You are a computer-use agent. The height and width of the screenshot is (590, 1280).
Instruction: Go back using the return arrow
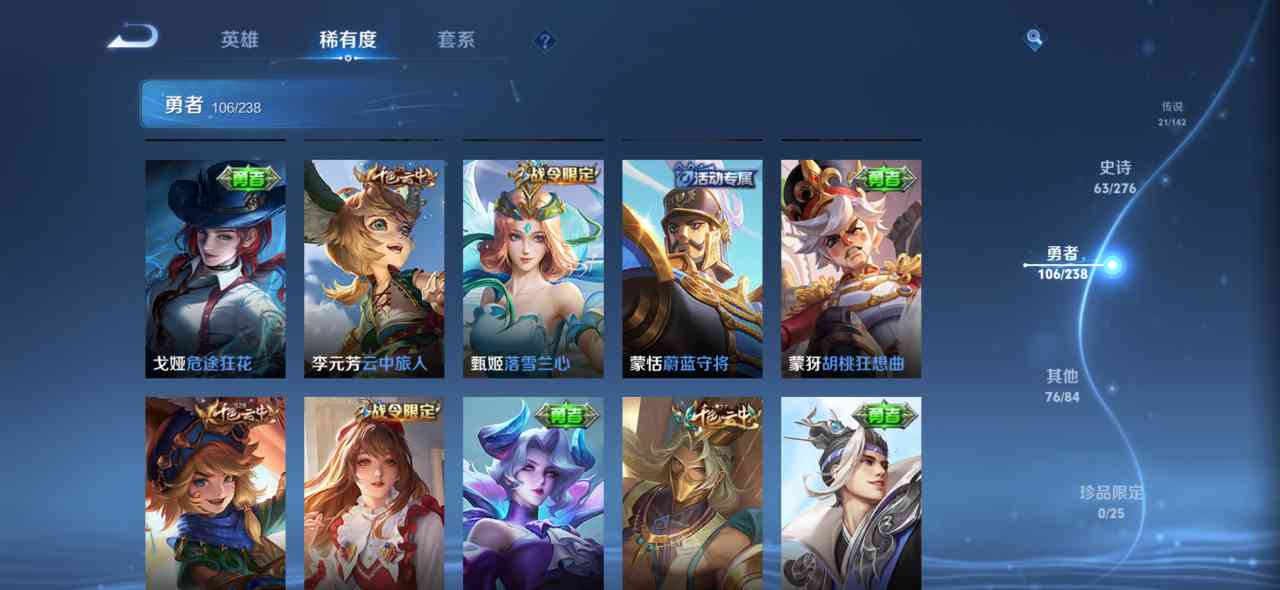click(133, 38)
